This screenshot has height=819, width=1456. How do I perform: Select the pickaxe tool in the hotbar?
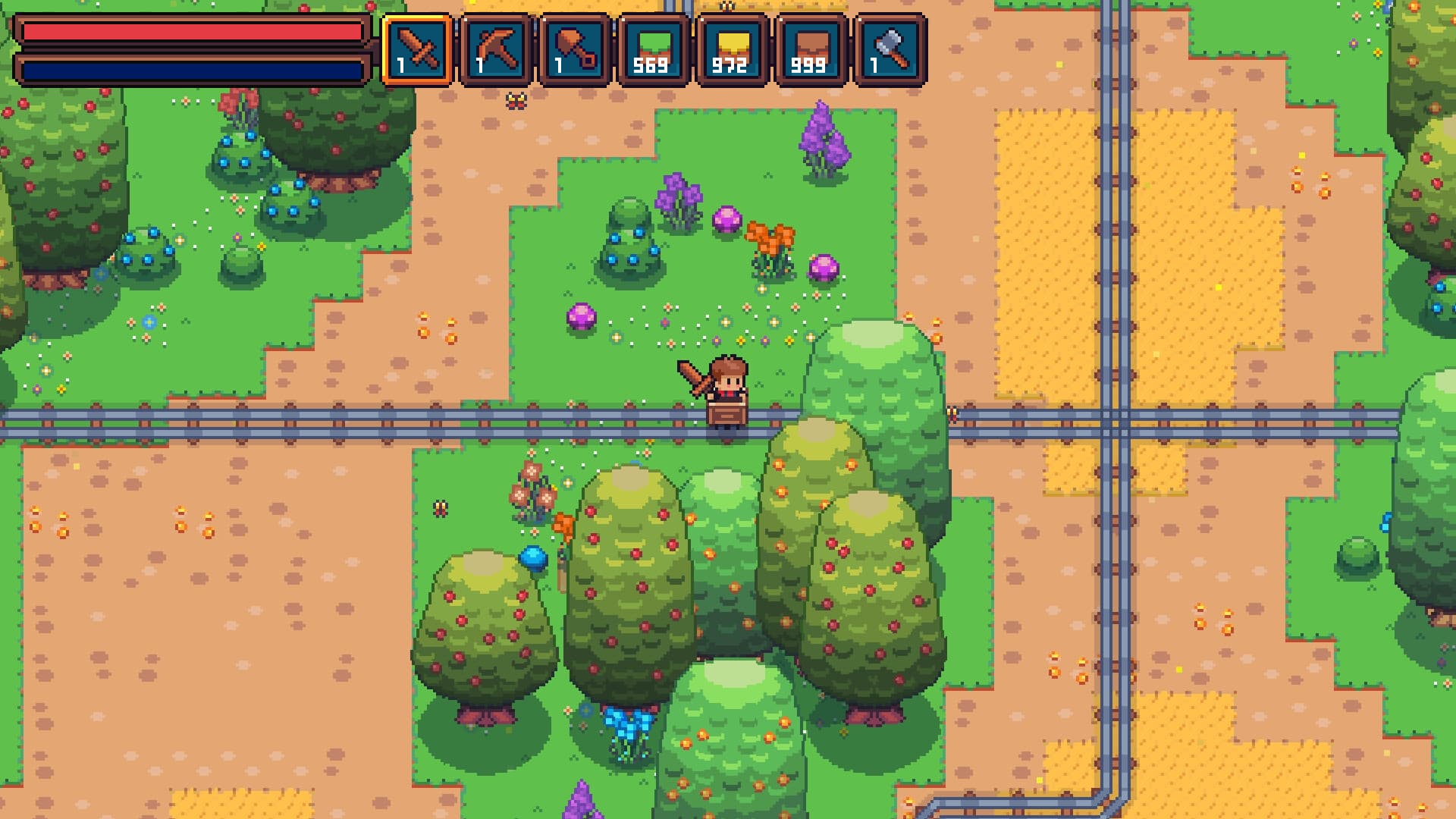497,47
